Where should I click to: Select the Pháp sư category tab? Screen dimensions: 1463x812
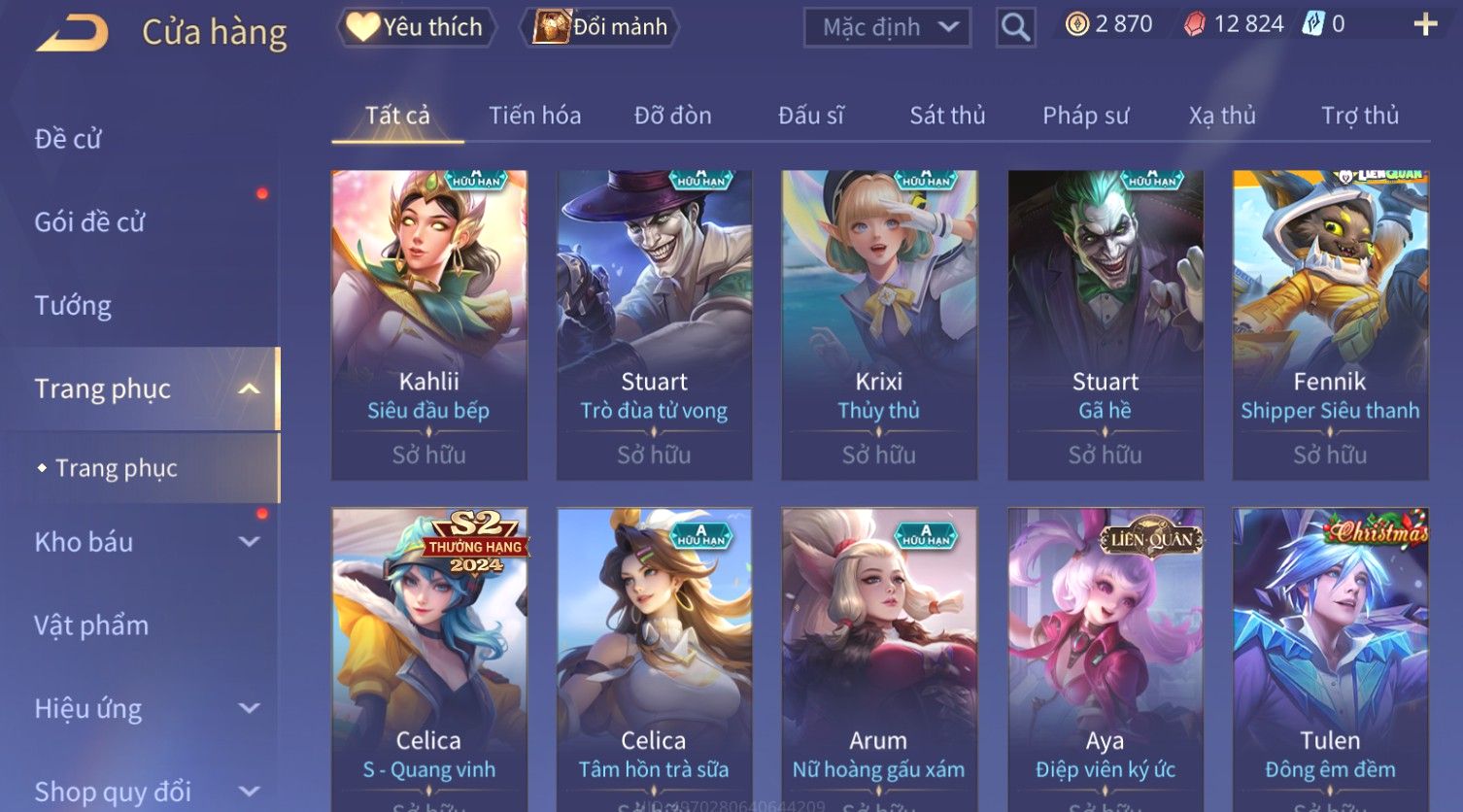(x=1085, y=116)
